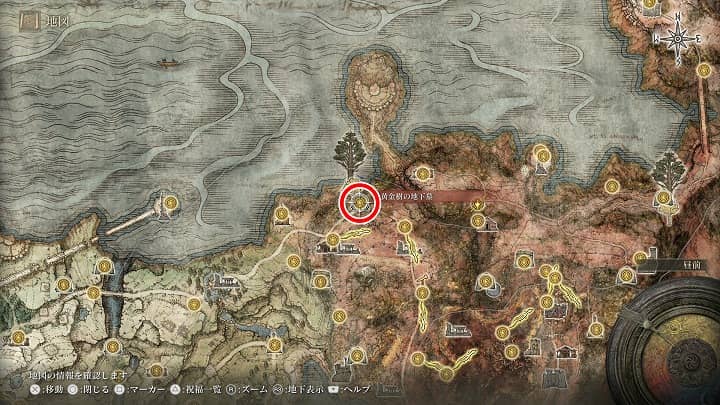Select the grace marker at the lake bridge's end
720x405 pixels.
(169, 203)
